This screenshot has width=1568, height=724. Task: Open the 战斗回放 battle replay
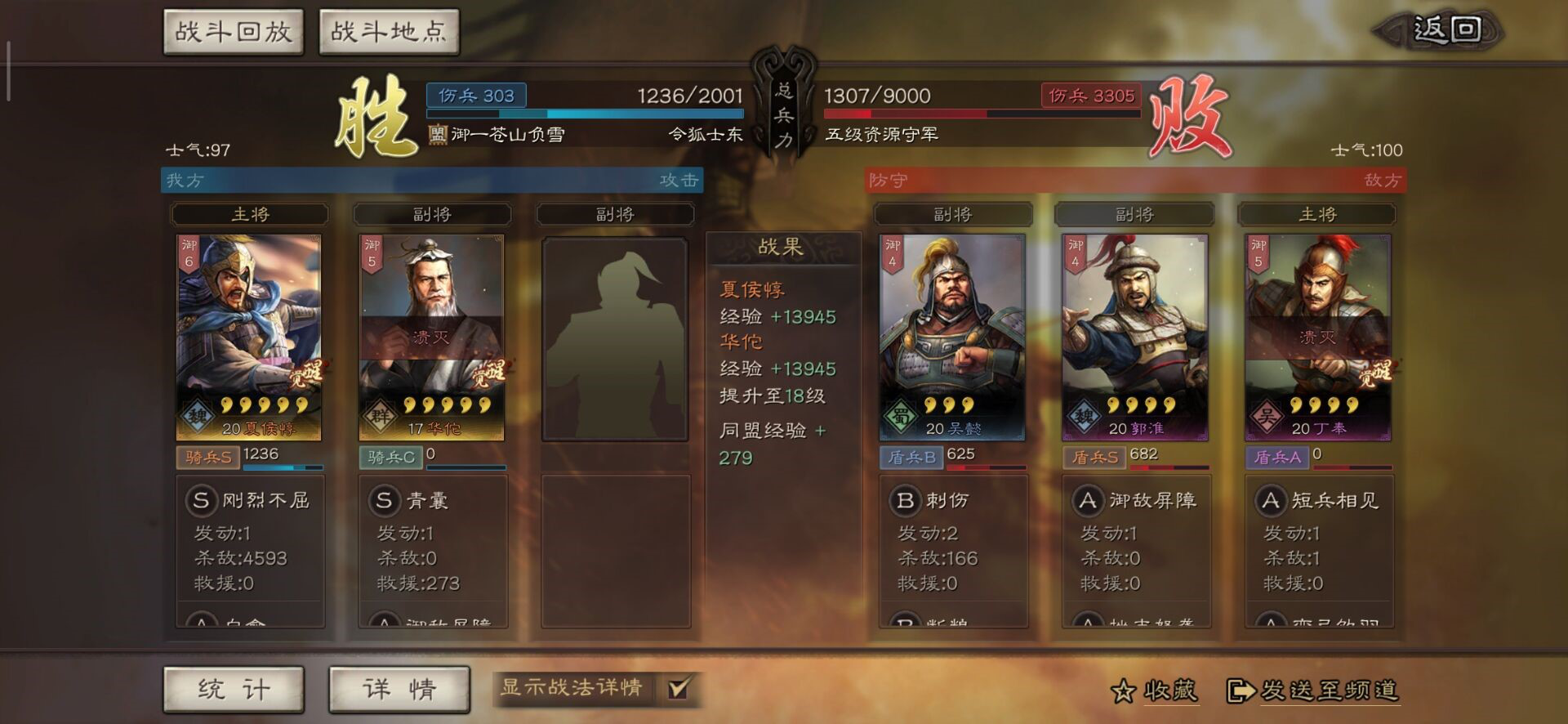[x=234, y=33]
